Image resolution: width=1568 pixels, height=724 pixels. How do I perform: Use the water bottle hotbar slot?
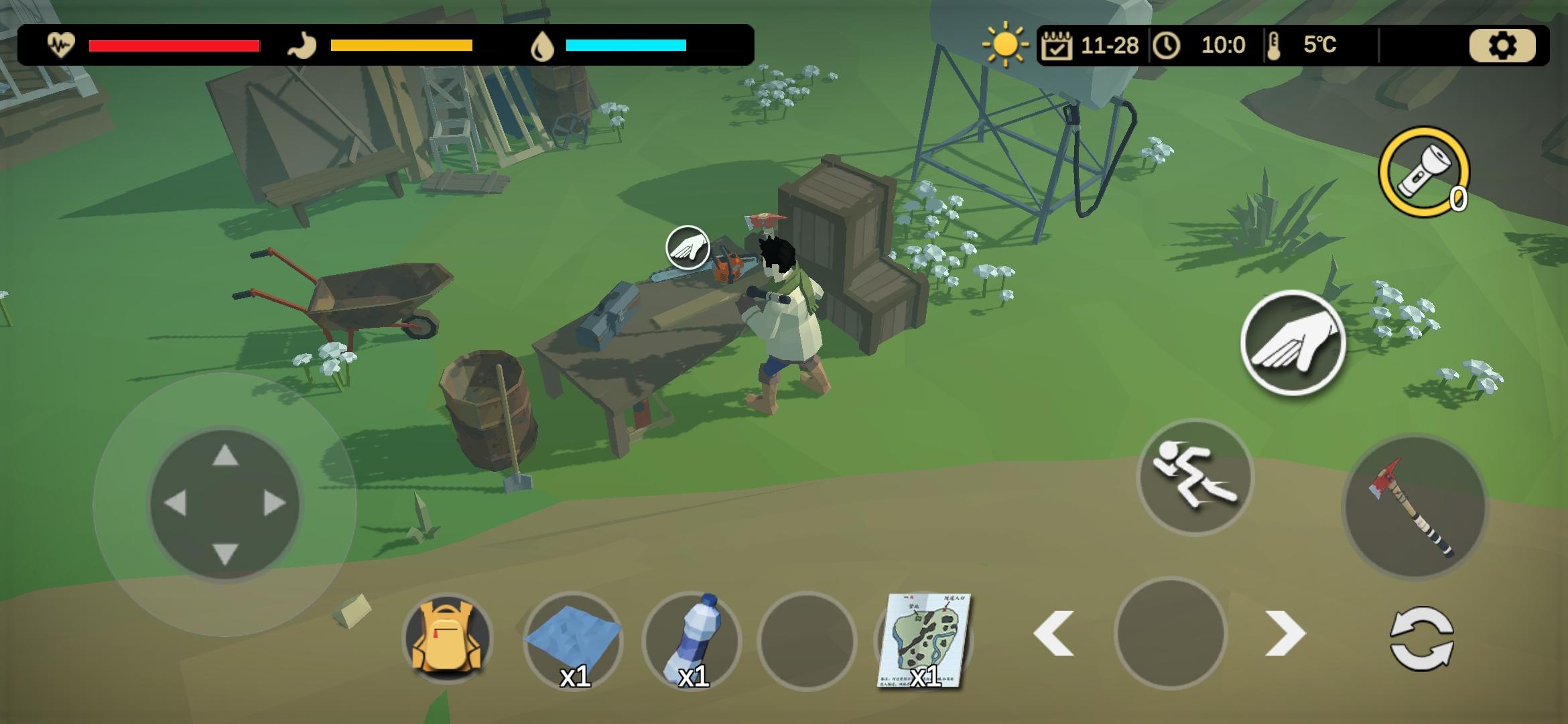pyautogui.click(x=691, y=640)
